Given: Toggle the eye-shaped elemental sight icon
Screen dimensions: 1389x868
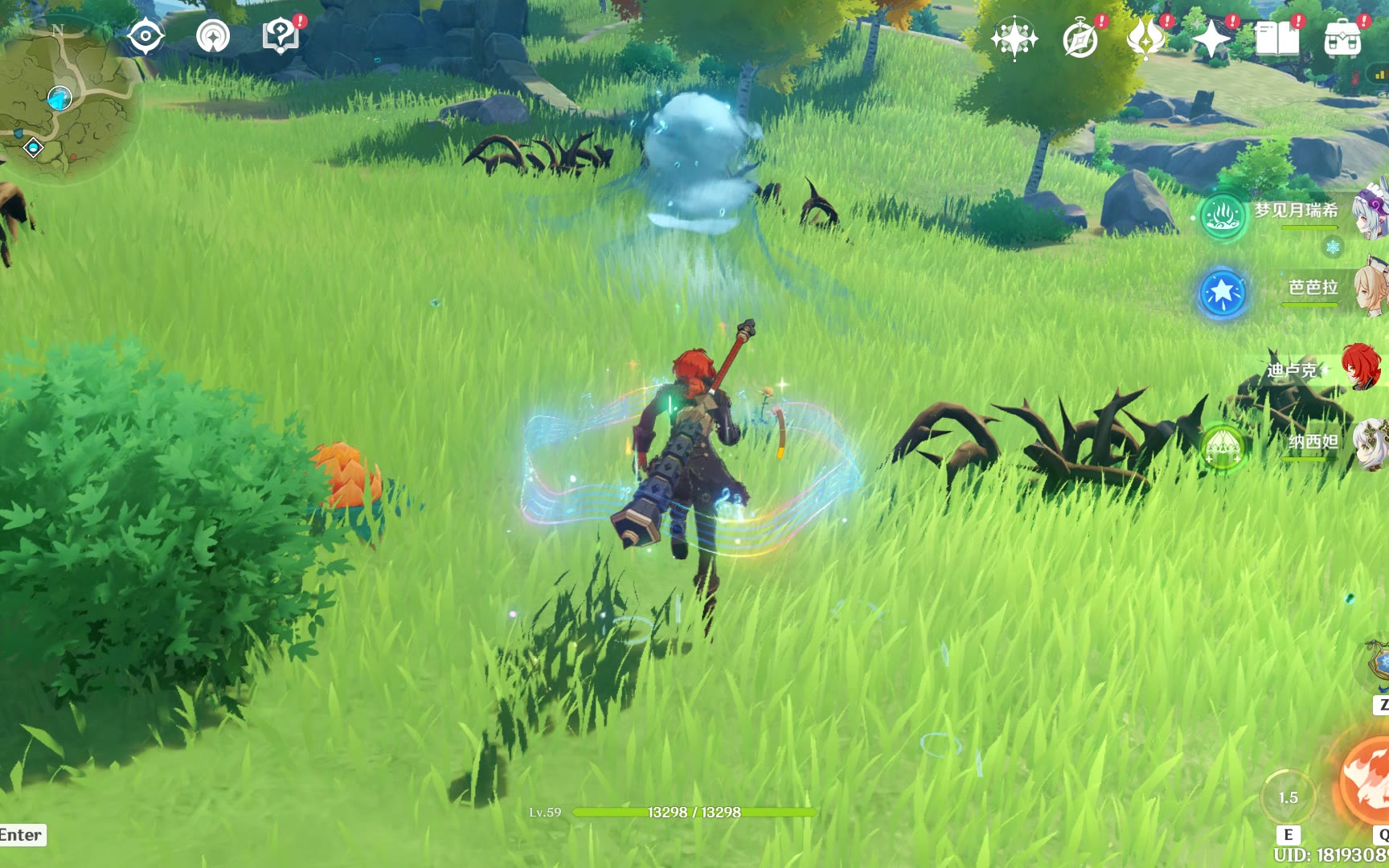Looking at the screenshot, I should (145, 36).
